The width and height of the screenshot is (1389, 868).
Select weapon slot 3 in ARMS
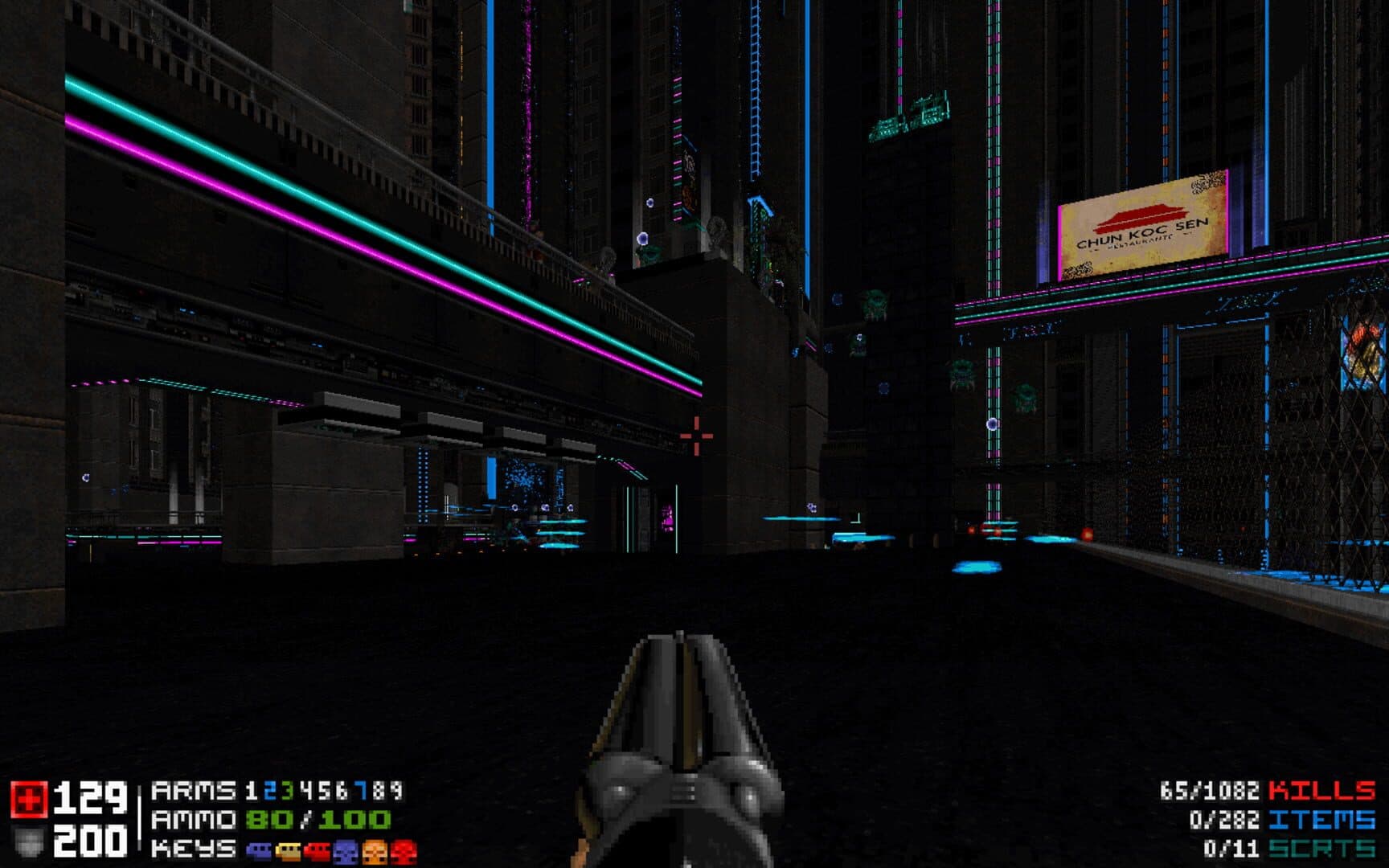click(x=287, y=792)
